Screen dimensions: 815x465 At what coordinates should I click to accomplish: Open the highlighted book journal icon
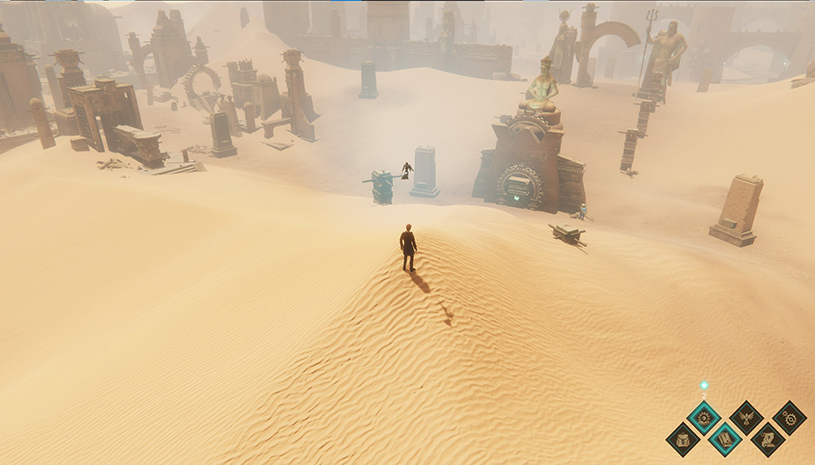tap(725, 438)
